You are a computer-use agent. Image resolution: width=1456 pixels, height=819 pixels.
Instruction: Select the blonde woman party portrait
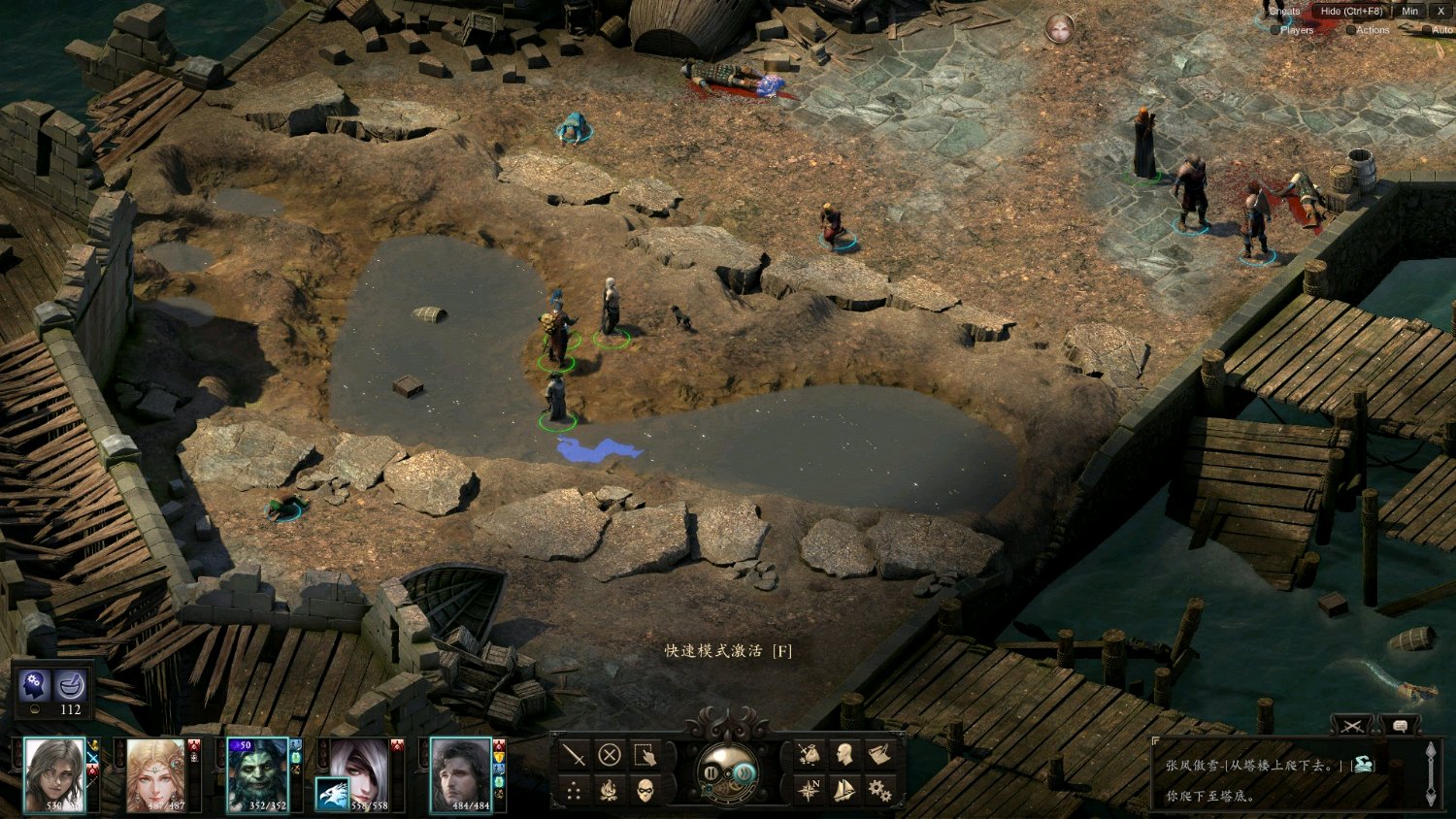point(155,773)
